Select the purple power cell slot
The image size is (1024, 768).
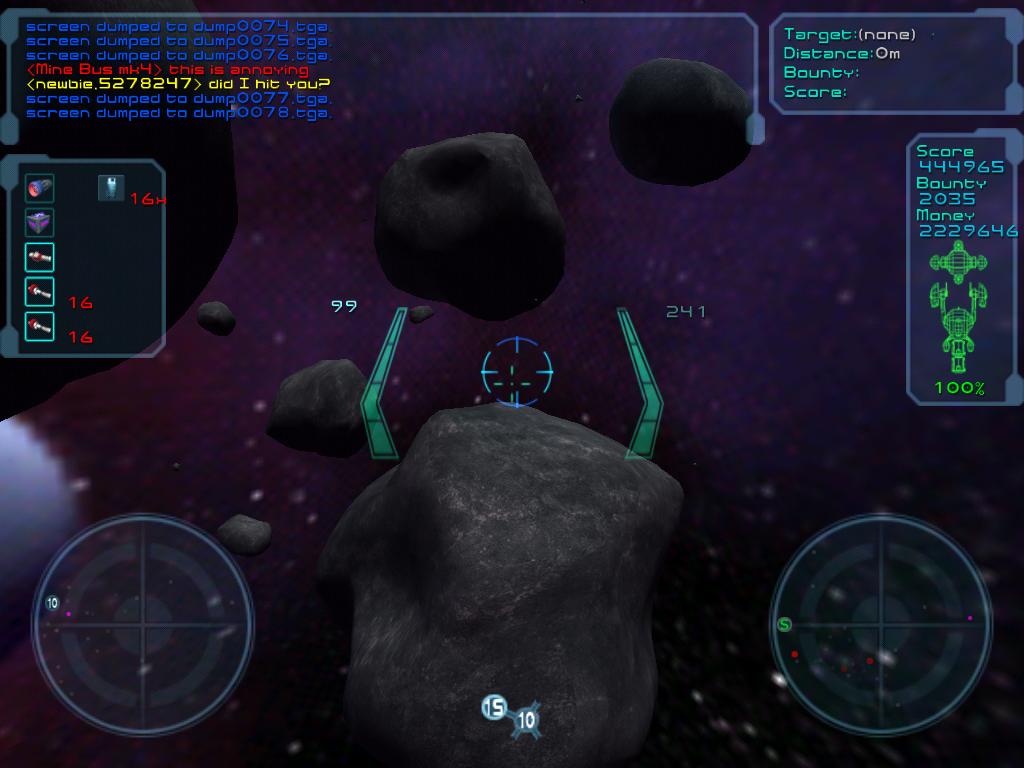(40, 223)
